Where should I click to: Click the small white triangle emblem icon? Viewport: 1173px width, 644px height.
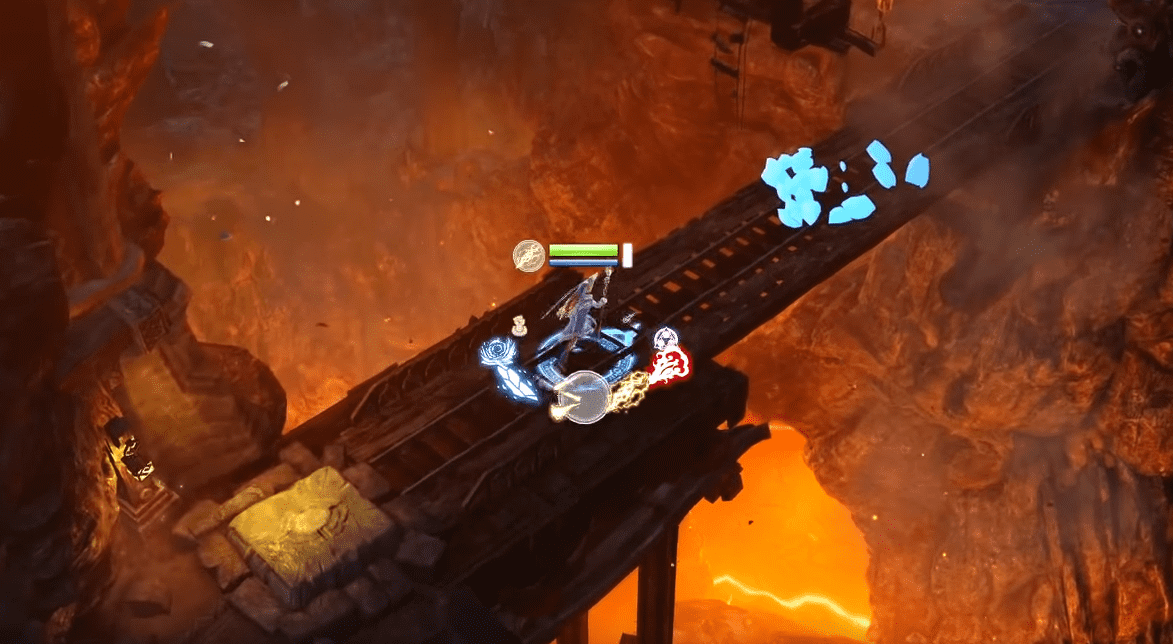click(x=666, y=339)
